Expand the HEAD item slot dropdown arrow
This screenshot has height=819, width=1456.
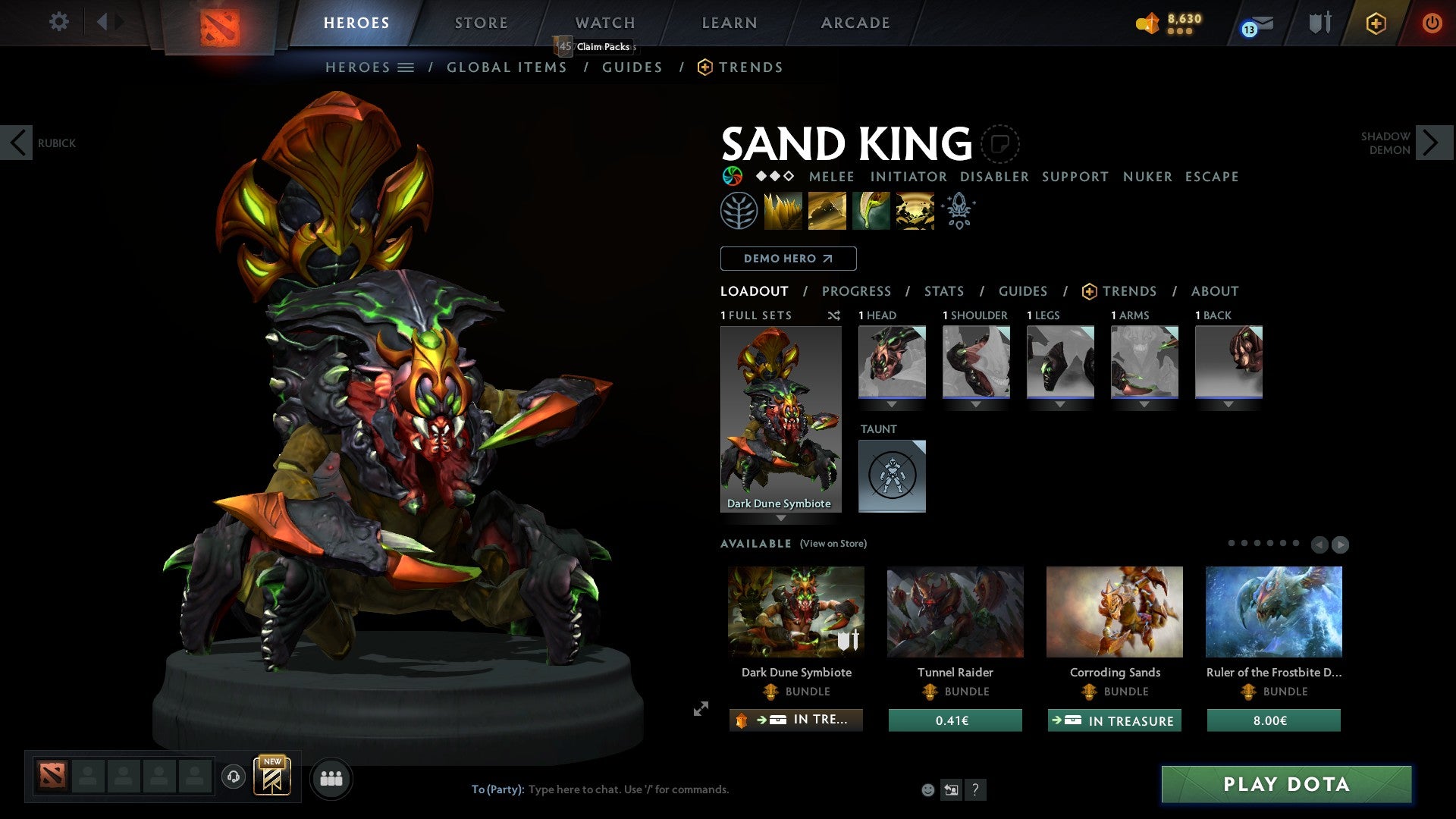892,404
